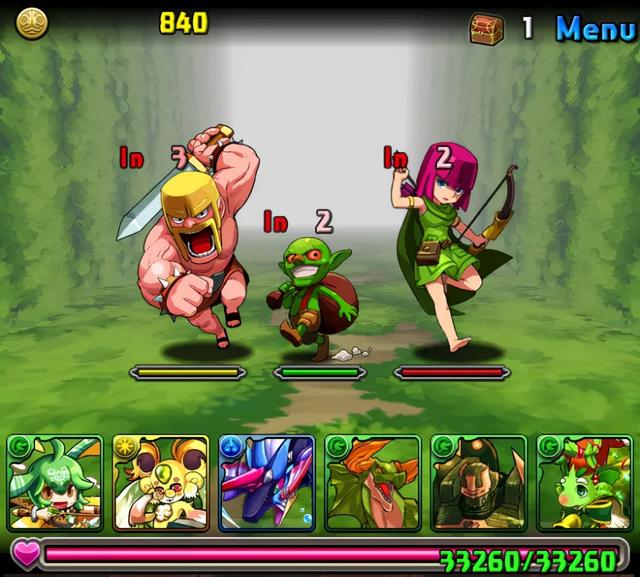The image size is (640, 577).
Task: Activate the yellow lion cub monster skill
Action: coord(161,482)
